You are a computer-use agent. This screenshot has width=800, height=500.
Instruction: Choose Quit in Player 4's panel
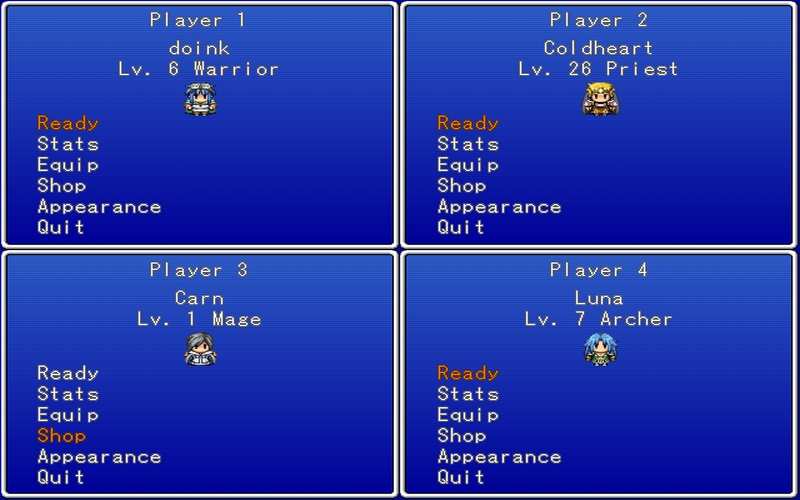461,477
